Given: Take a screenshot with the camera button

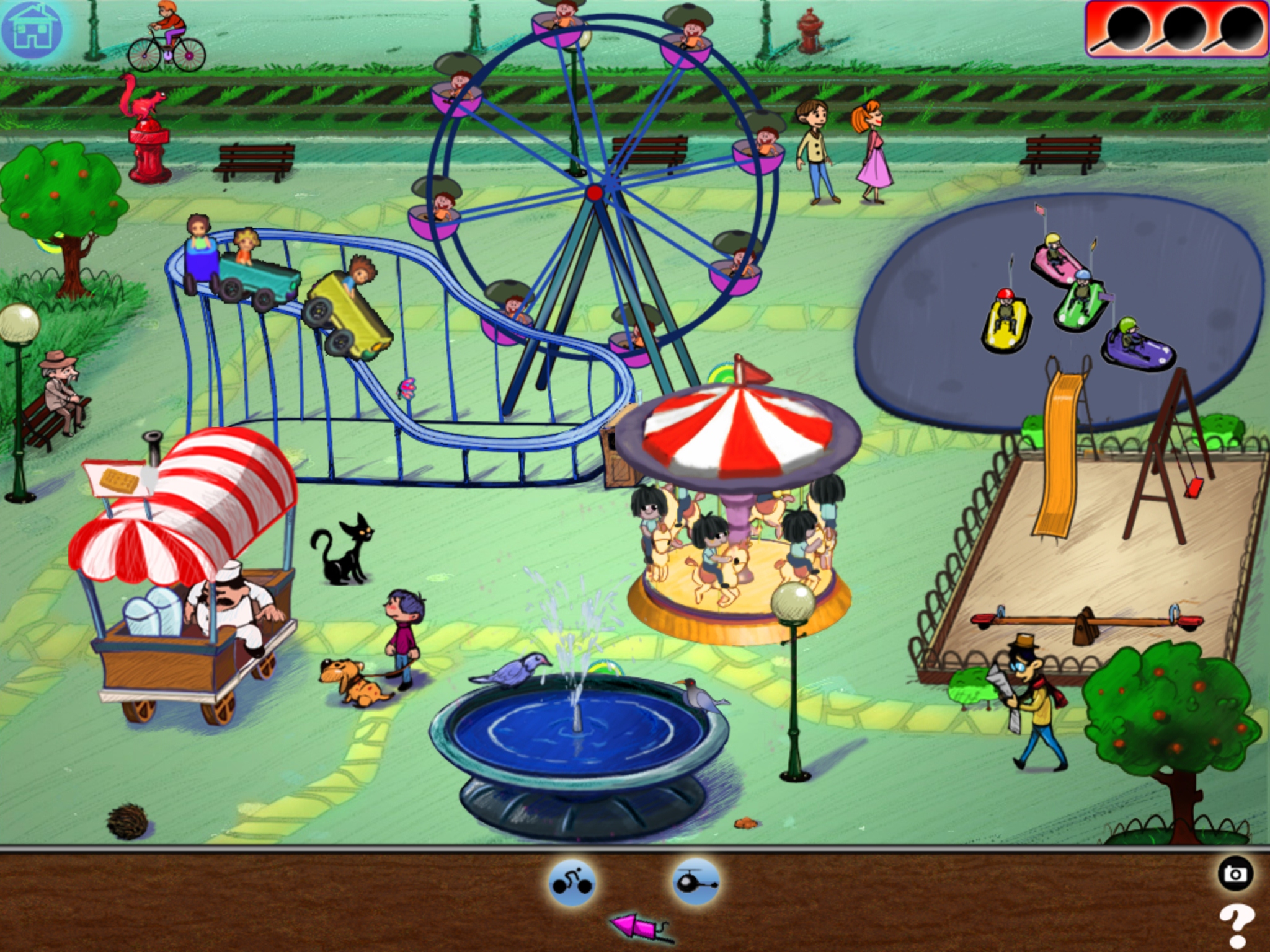Looking at the screenshot, I should pyautogui.click(x=1235, y=874).
